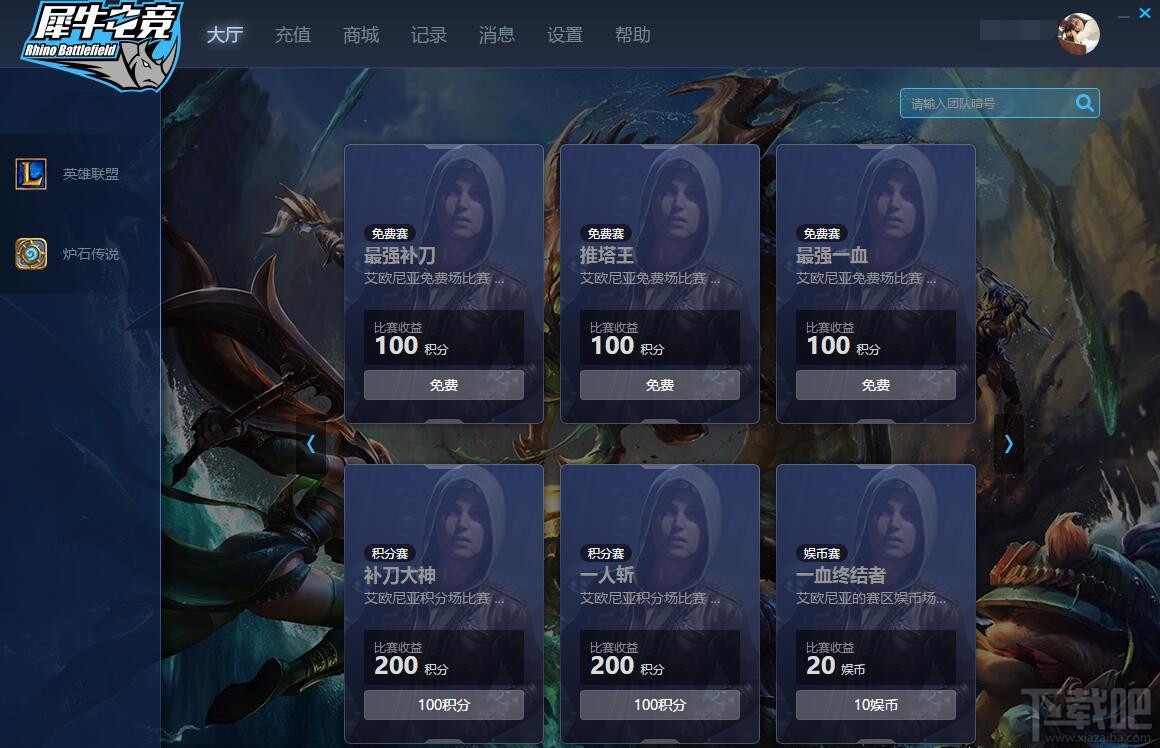The height and width of the screenshot is (748, 1160).
Task: Click the magnifier search button
Action: point(1084,103)
